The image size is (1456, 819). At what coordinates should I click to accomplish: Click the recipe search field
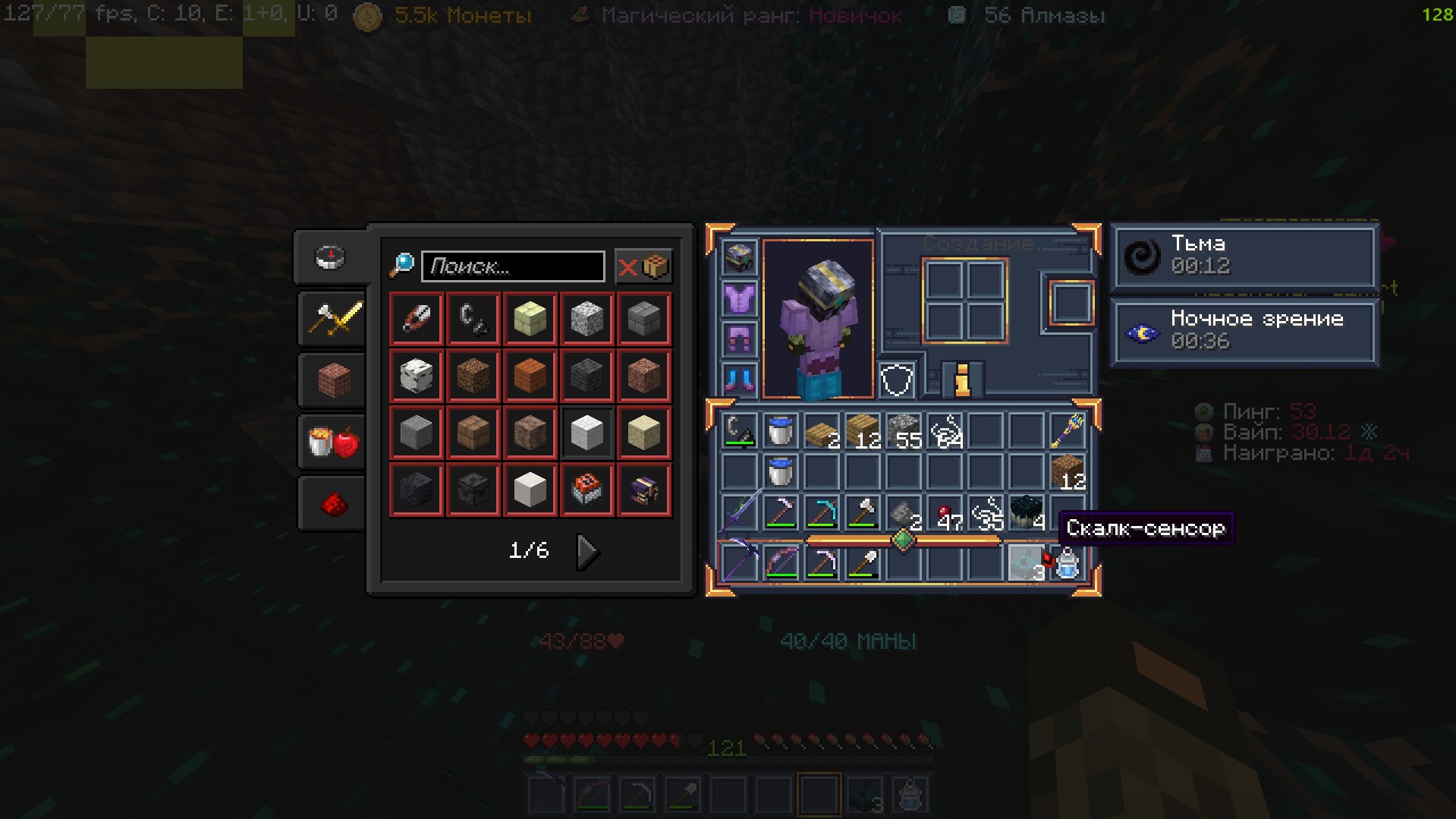513,266
